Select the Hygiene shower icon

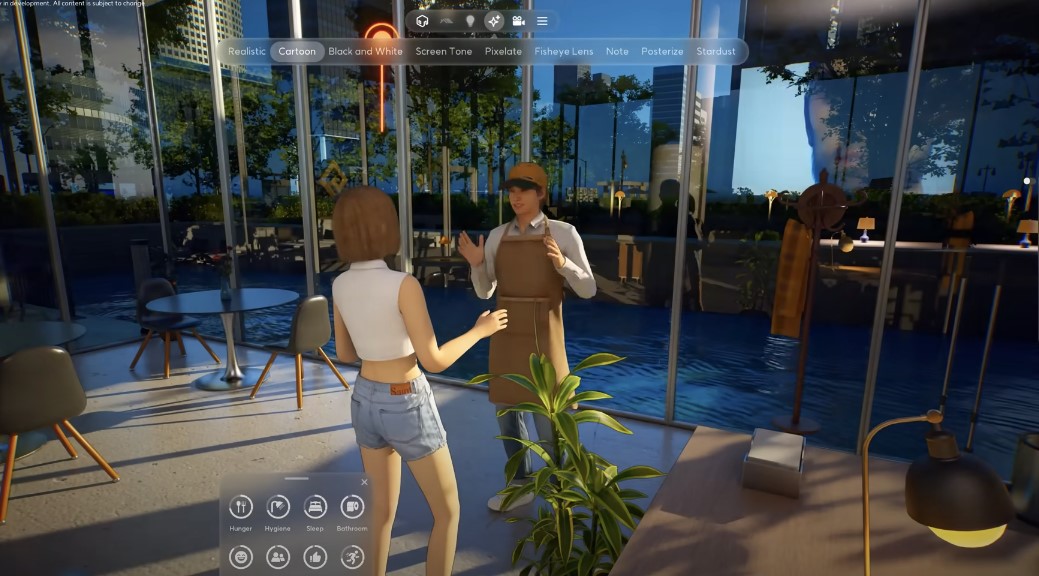pos(278,506)
